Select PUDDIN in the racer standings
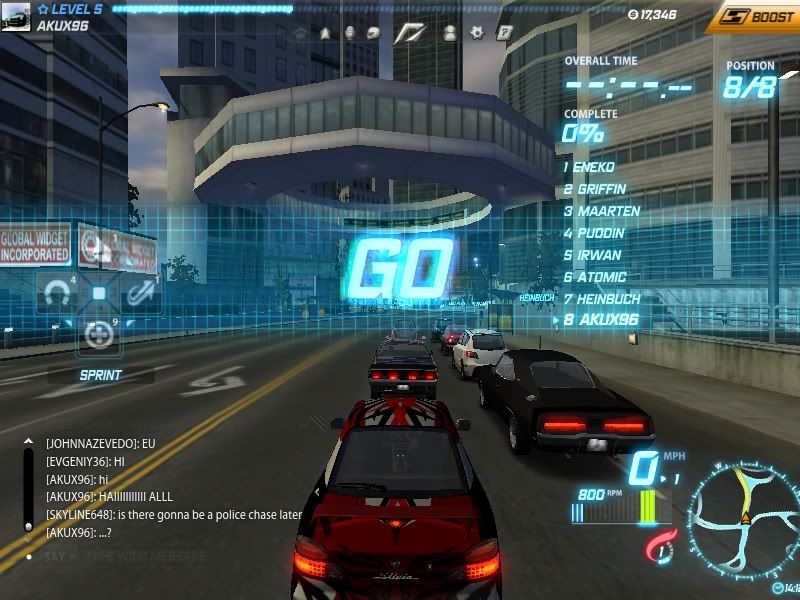The image size is (800, 600). pos(599,233)
